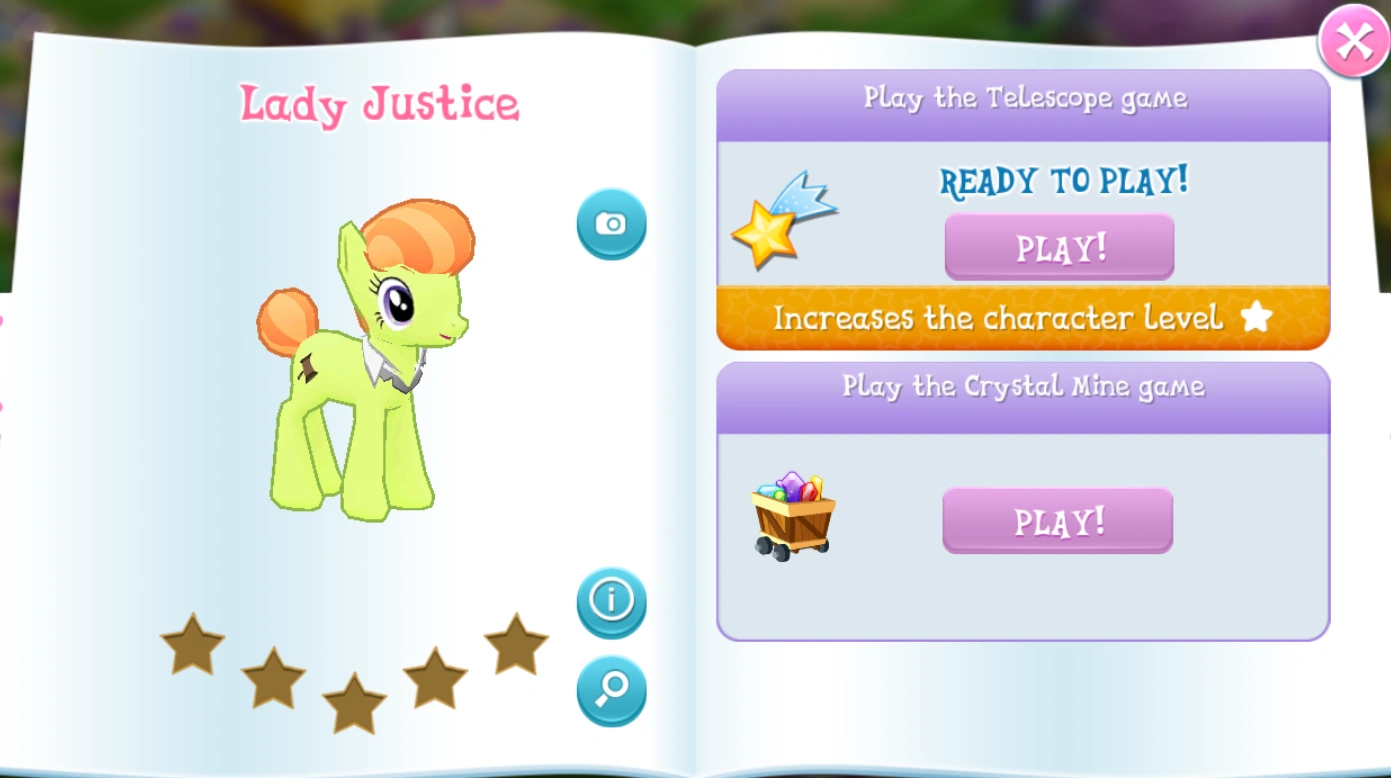Close the character album with the X button
Image resolution: width=1391 pixels, height=778 pixels.
pos(1355,41)
